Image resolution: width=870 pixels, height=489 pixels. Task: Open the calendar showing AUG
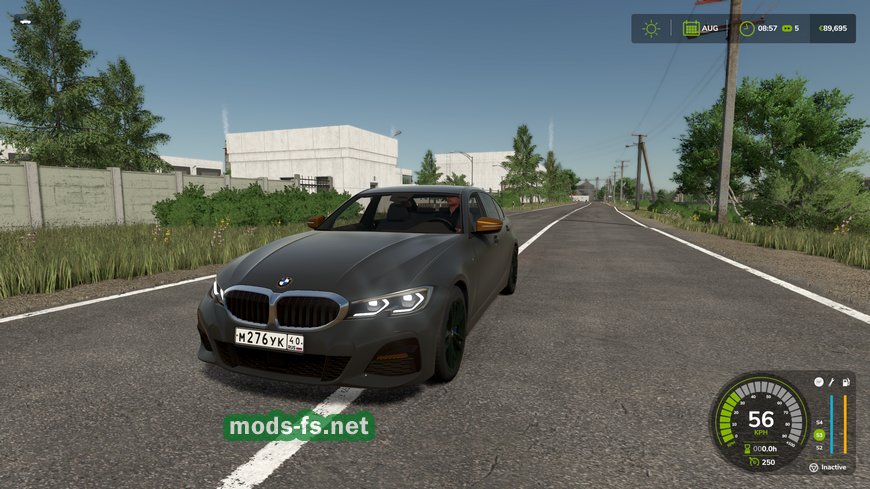tap(691, 28)
